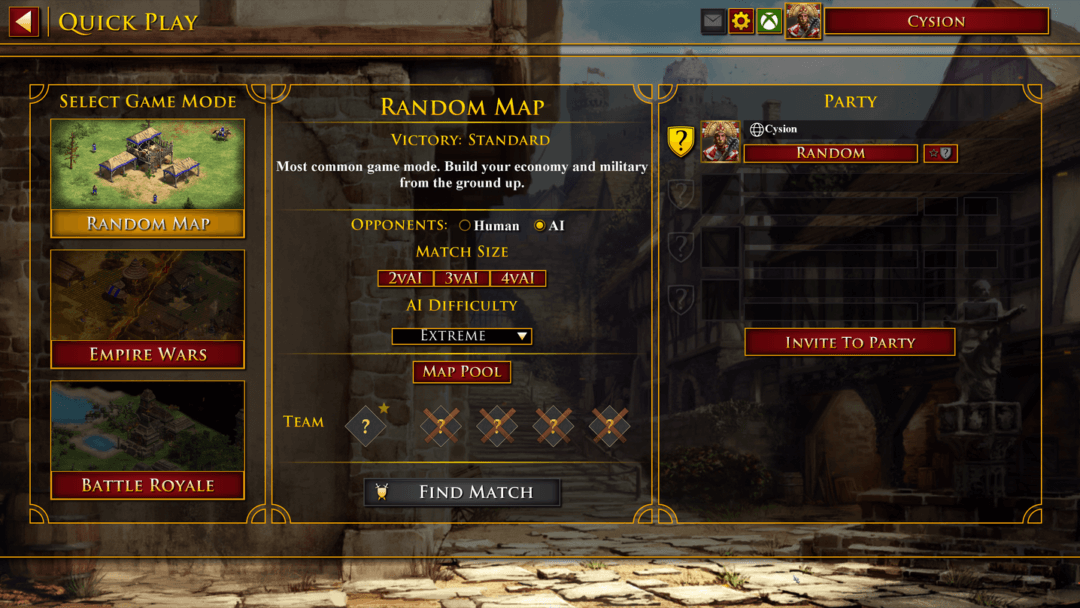Choose the 2vAI match size
The image size is (1080, 608).
pyautogui.click(x=405, y=278)
